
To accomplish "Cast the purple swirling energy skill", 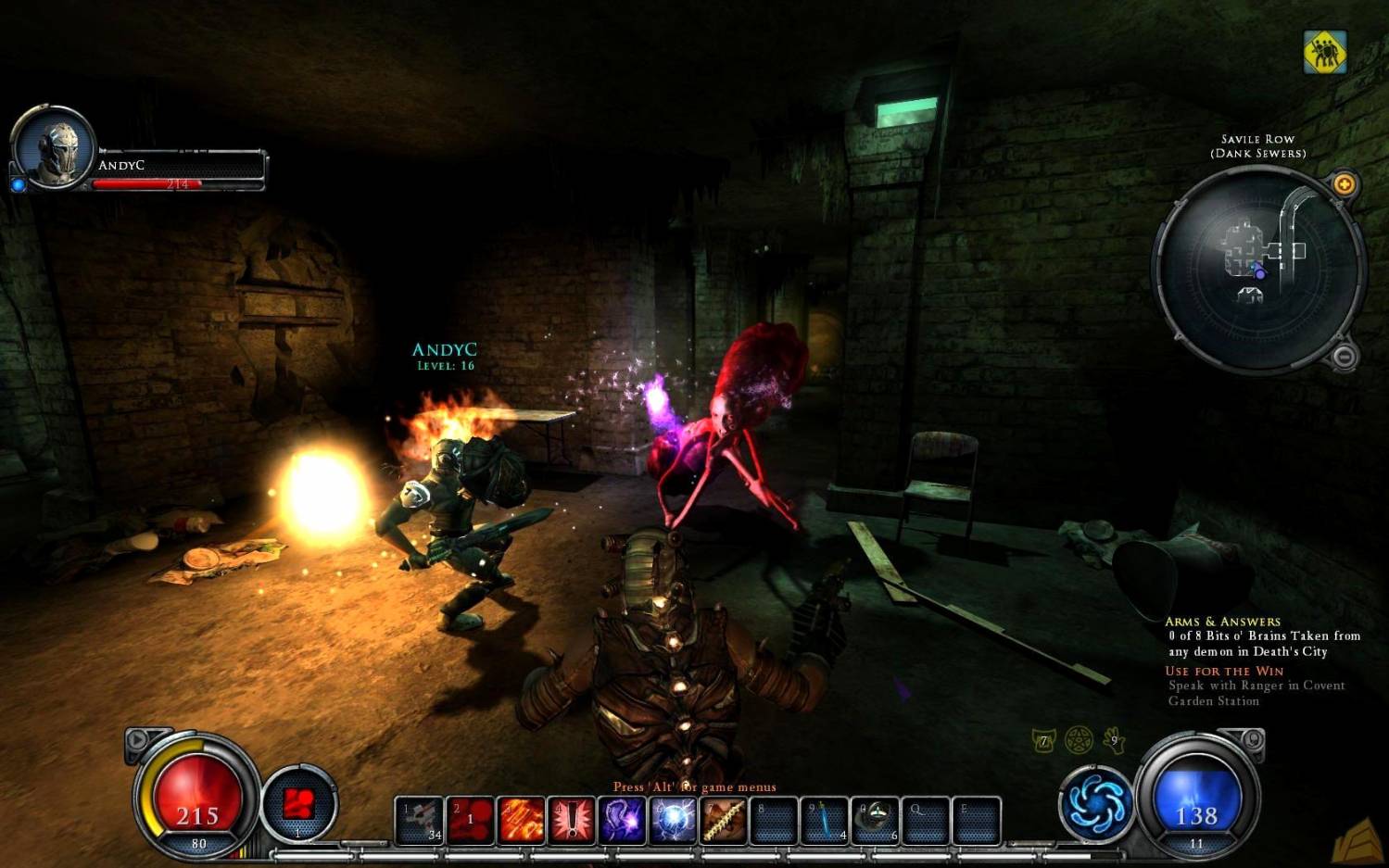I will 623,820.
